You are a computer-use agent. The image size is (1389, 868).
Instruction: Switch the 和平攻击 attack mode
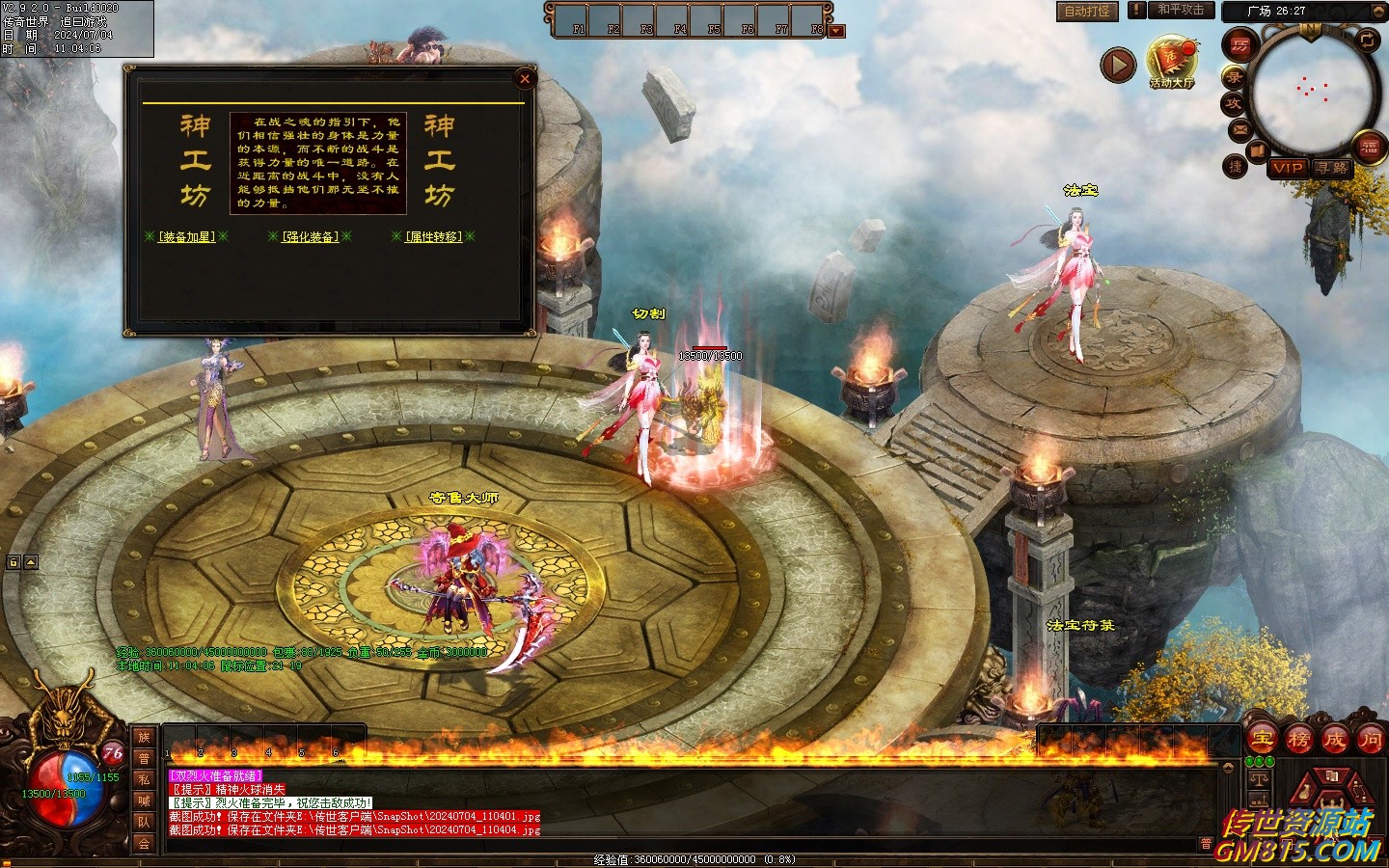point(1181,10)
